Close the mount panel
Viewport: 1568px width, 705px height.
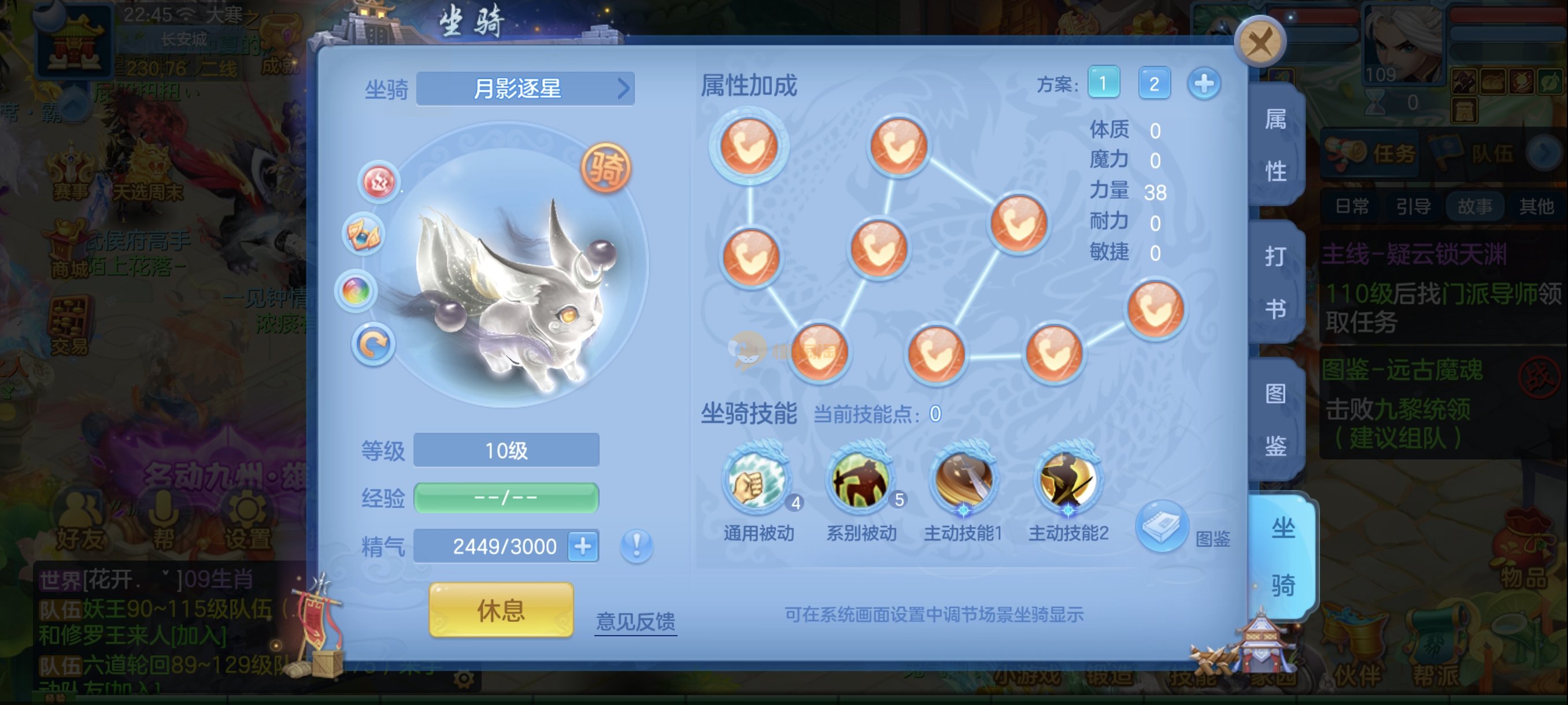click(x=1259, y=42)
